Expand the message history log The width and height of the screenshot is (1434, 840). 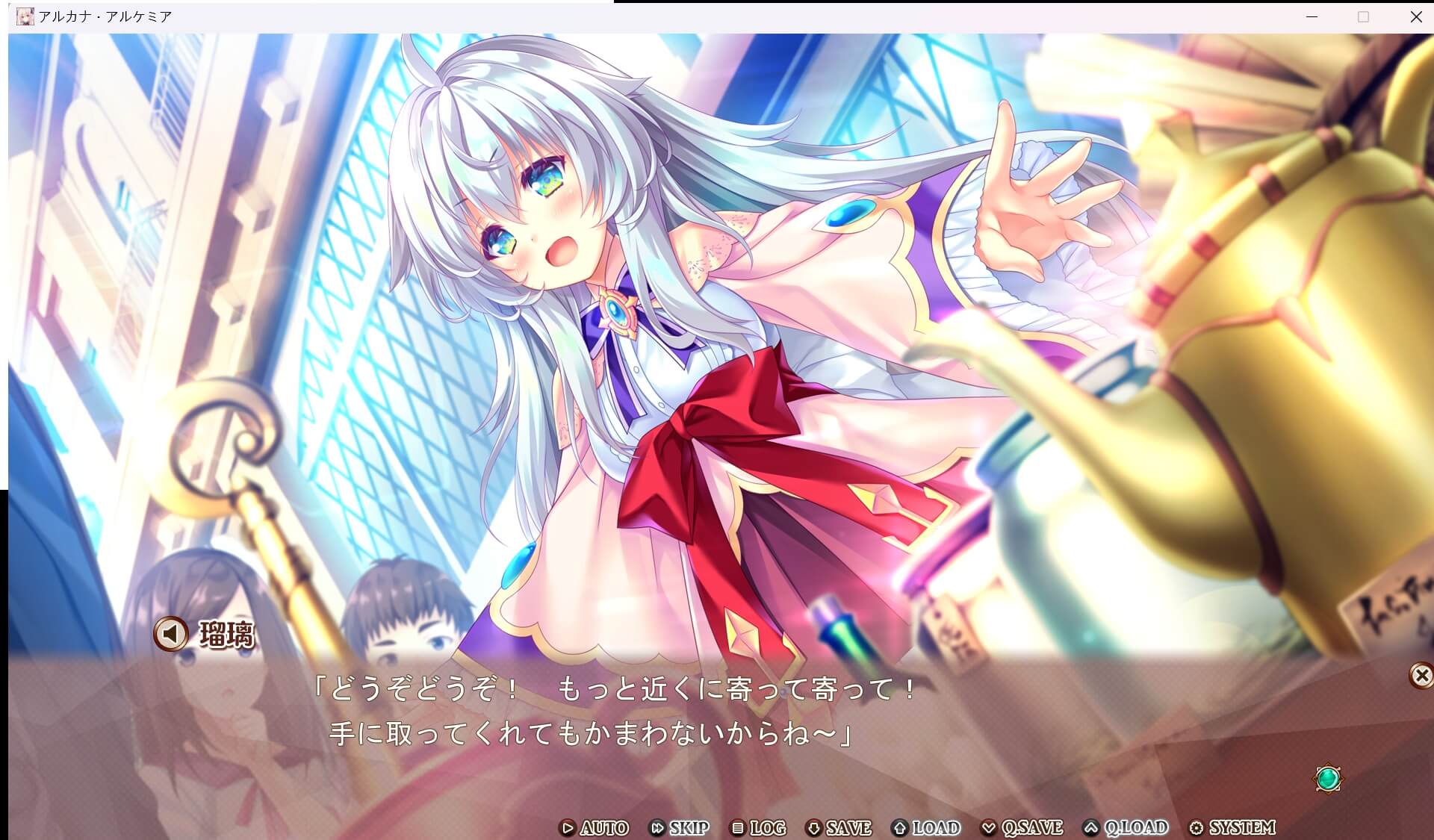(766, 828)
